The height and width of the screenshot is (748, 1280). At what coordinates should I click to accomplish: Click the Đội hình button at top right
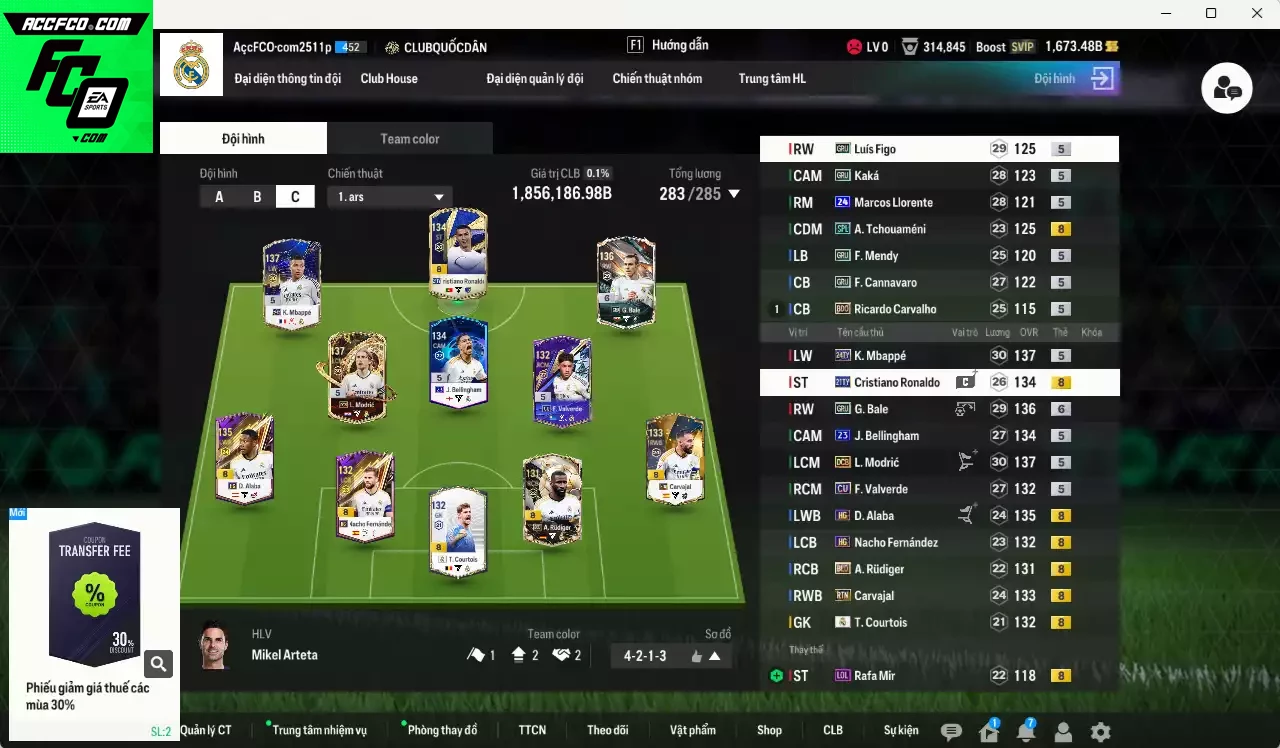(1070, 78)
